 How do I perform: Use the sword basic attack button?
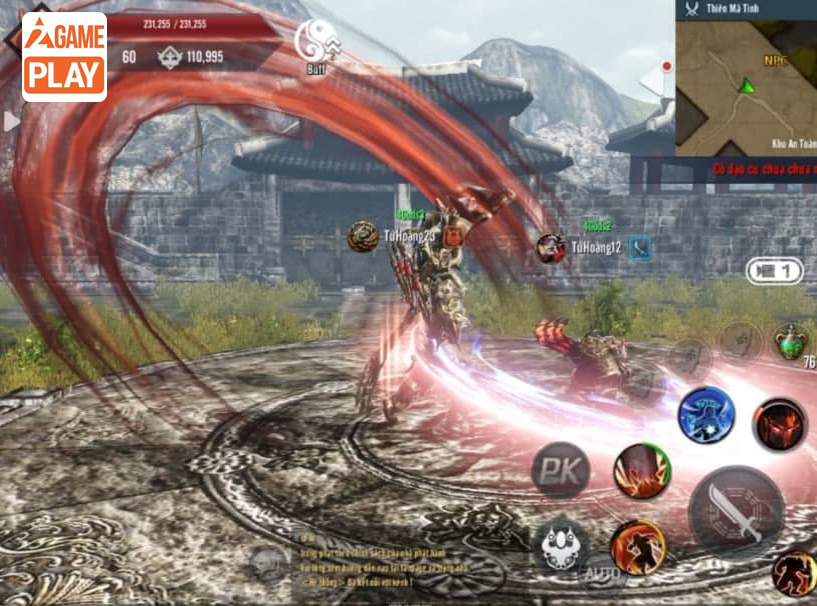point(737,511)
